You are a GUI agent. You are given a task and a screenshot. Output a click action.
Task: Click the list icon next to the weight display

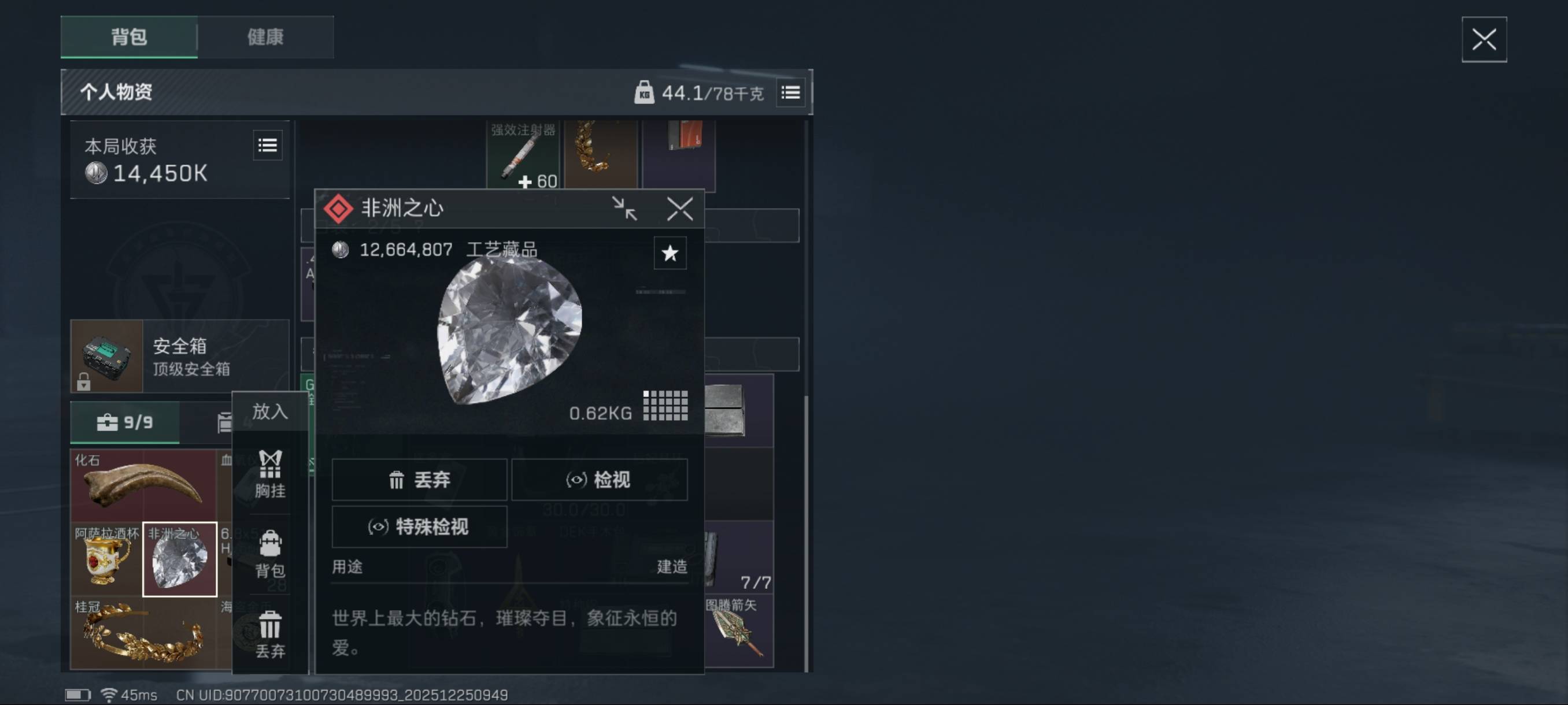[791, 92]
